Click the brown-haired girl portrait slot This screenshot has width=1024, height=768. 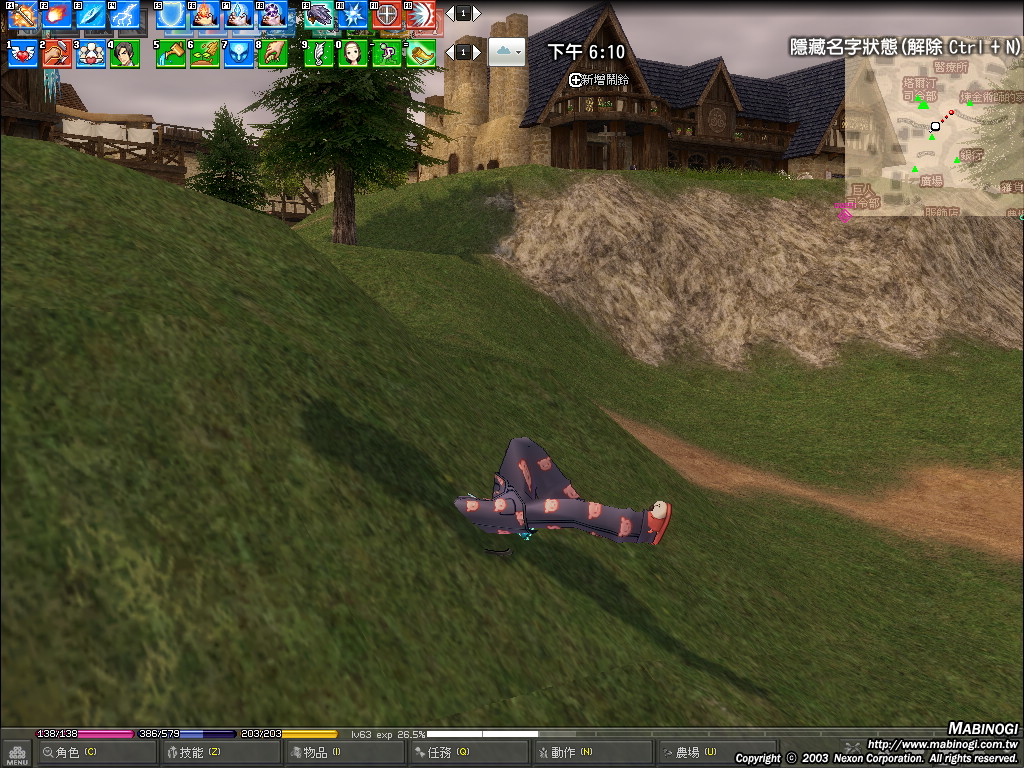click(353, 53)
